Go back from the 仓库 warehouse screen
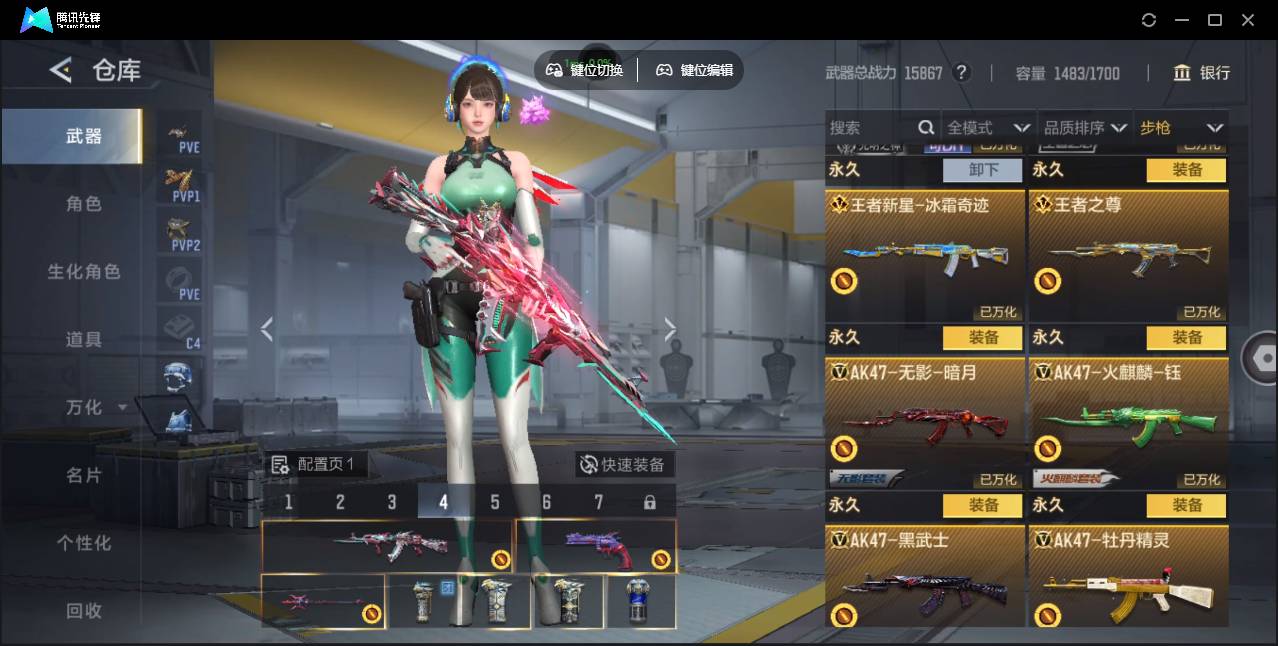The width and height of the screenshot is (1278, 646). click(x=61, y=70)
